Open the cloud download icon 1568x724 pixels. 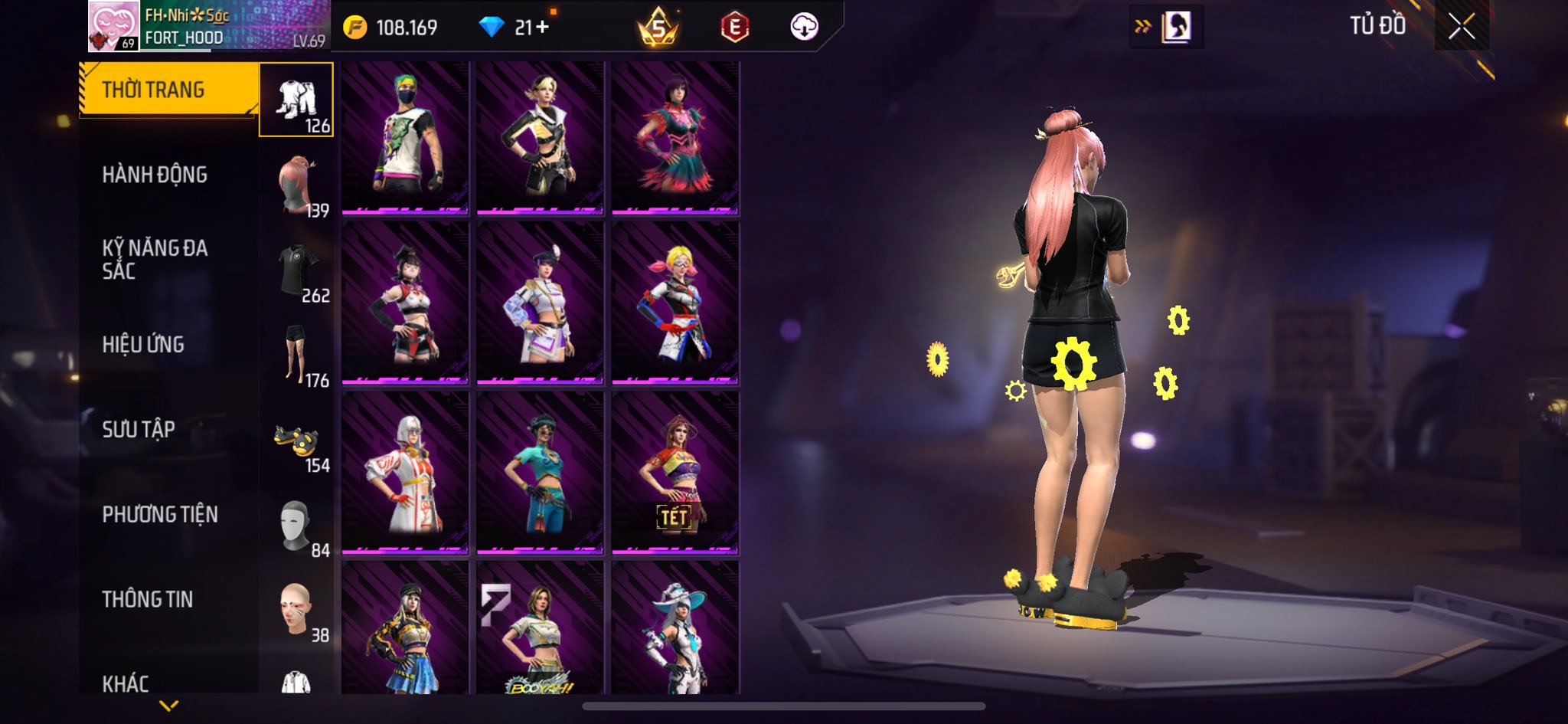[804, 27]
